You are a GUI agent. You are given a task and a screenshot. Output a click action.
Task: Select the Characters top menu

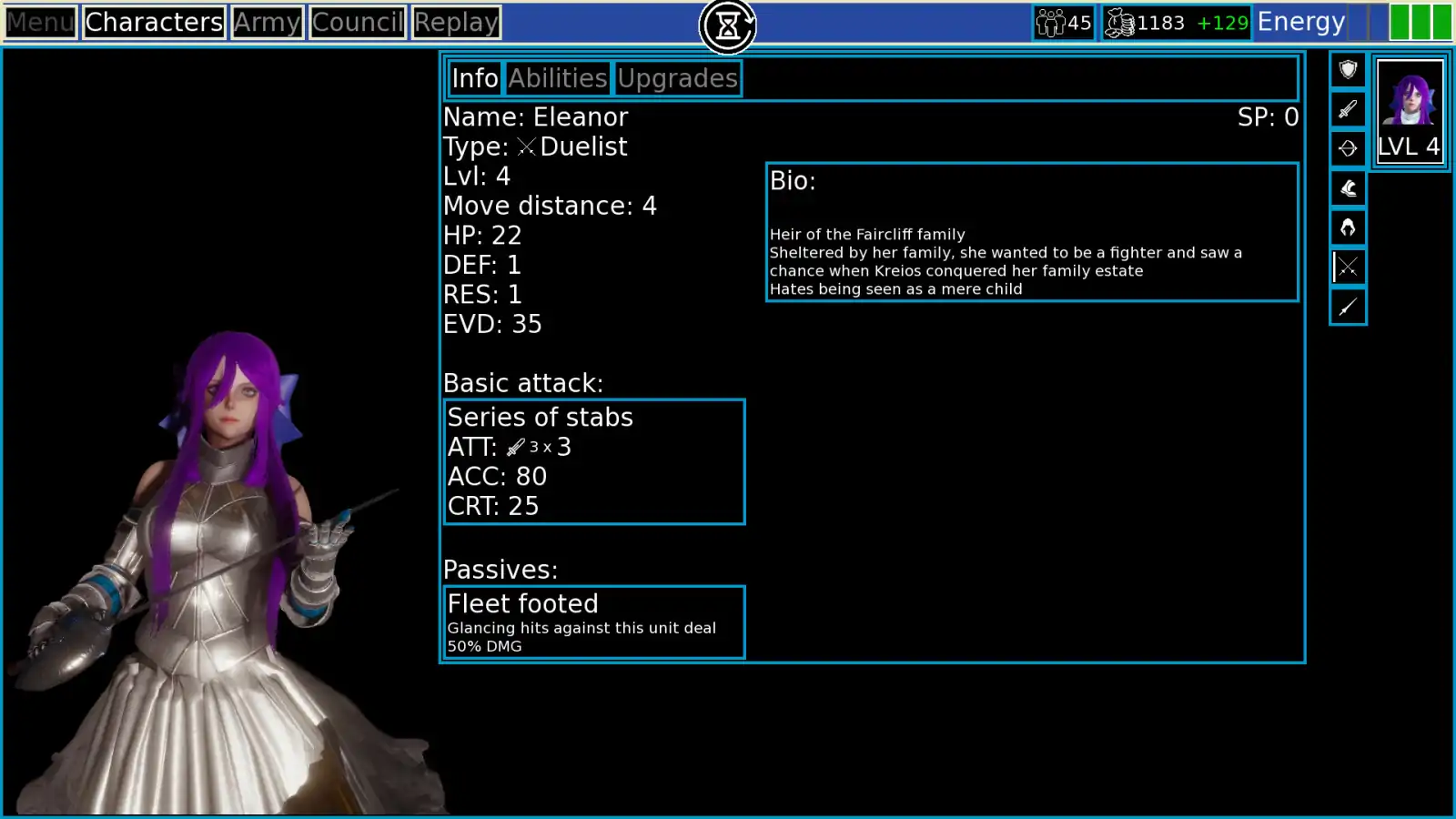click(154, 22)
